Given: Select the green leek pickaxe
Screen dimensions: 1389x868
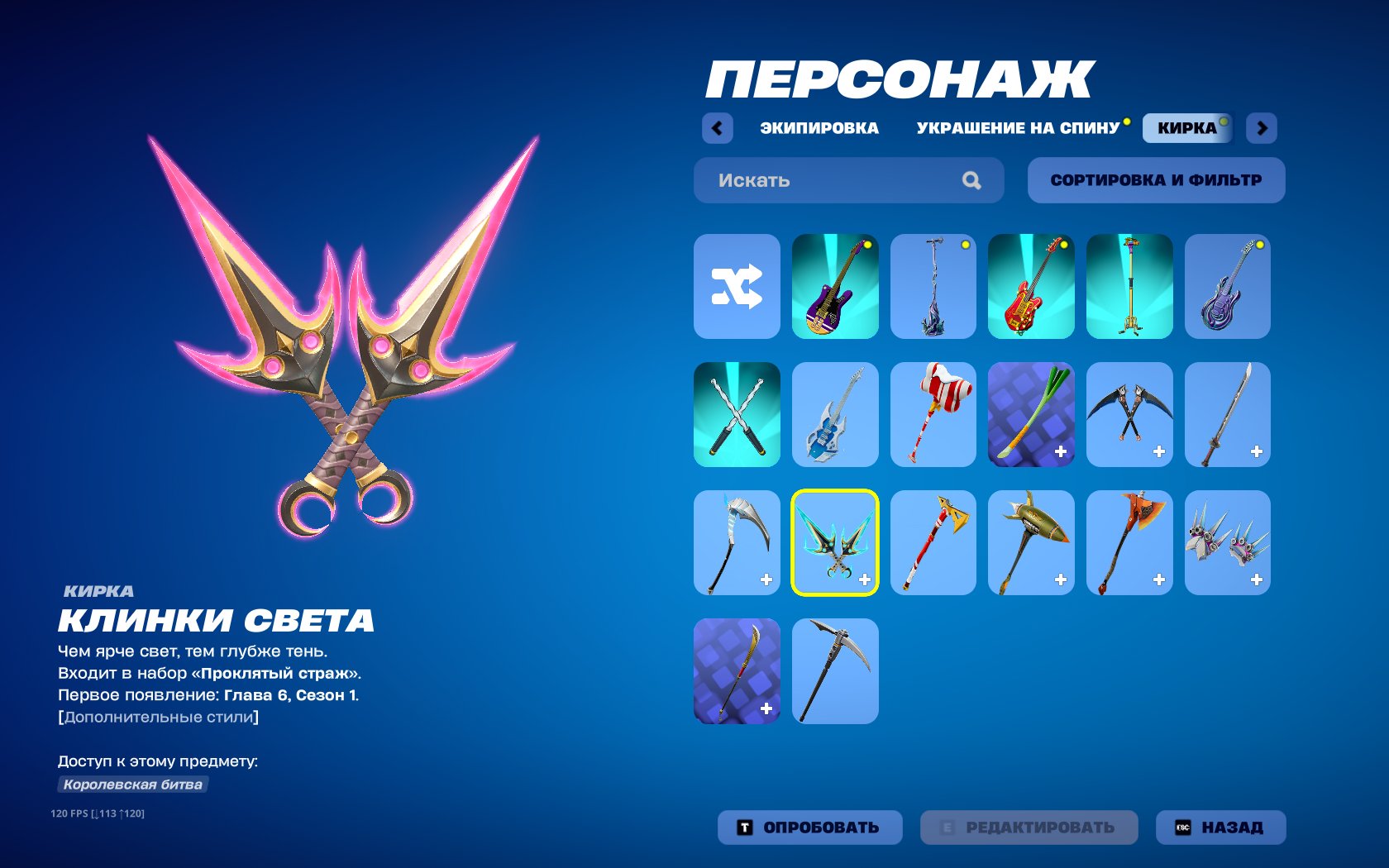Looking at the screenshot, I should click(x=1031, y=413).
